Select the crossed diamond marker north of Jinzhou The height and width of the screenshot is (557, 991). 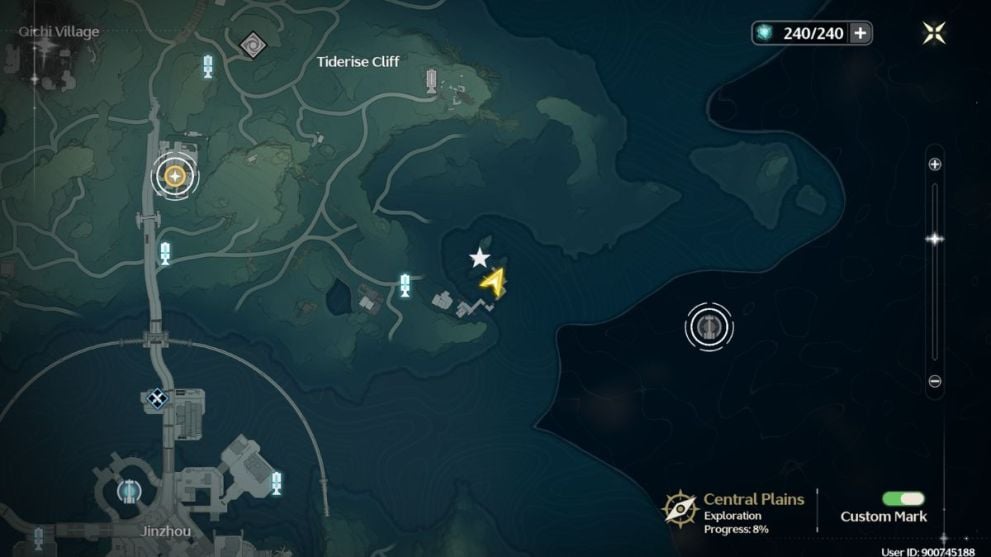(156, 398)
